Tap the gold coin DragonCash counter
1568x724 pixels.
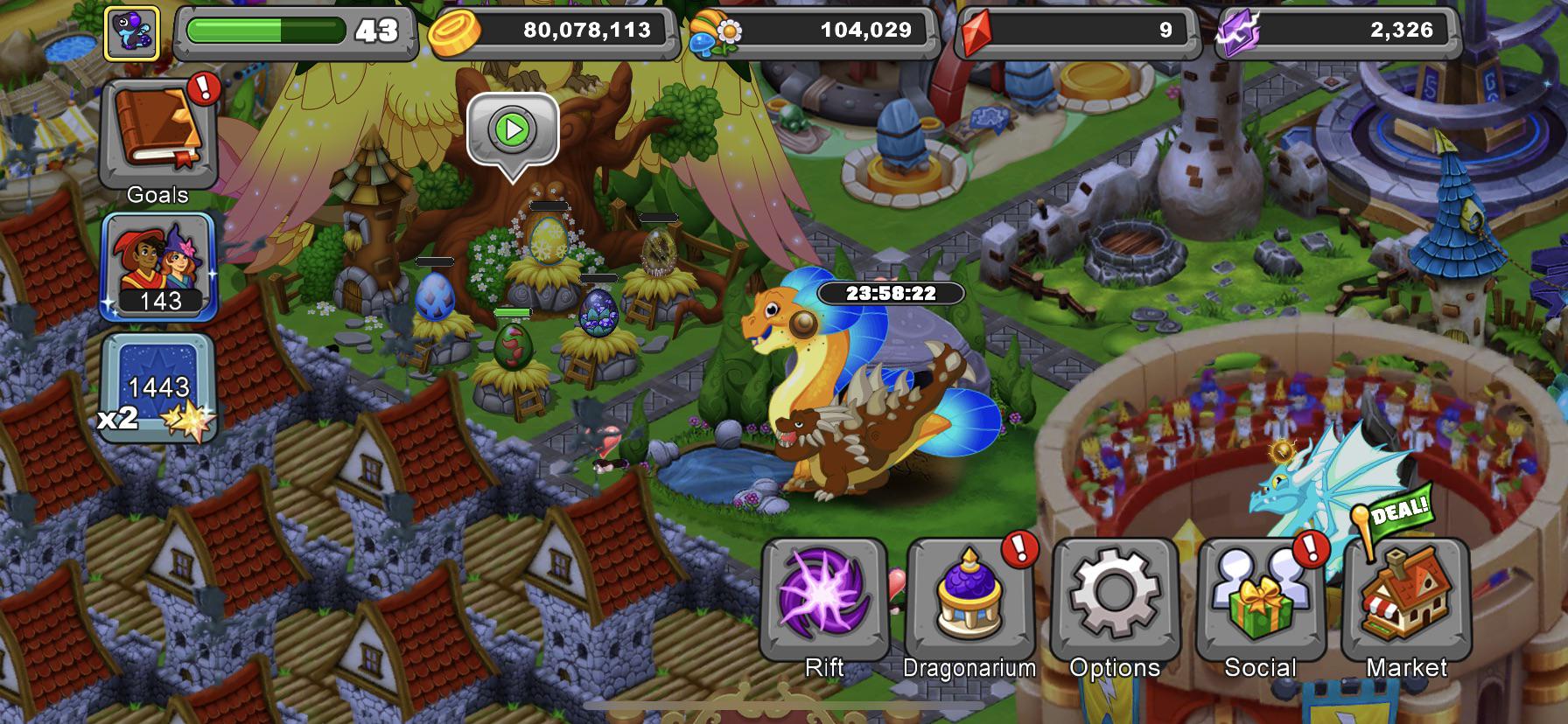[x=555, y=31]
